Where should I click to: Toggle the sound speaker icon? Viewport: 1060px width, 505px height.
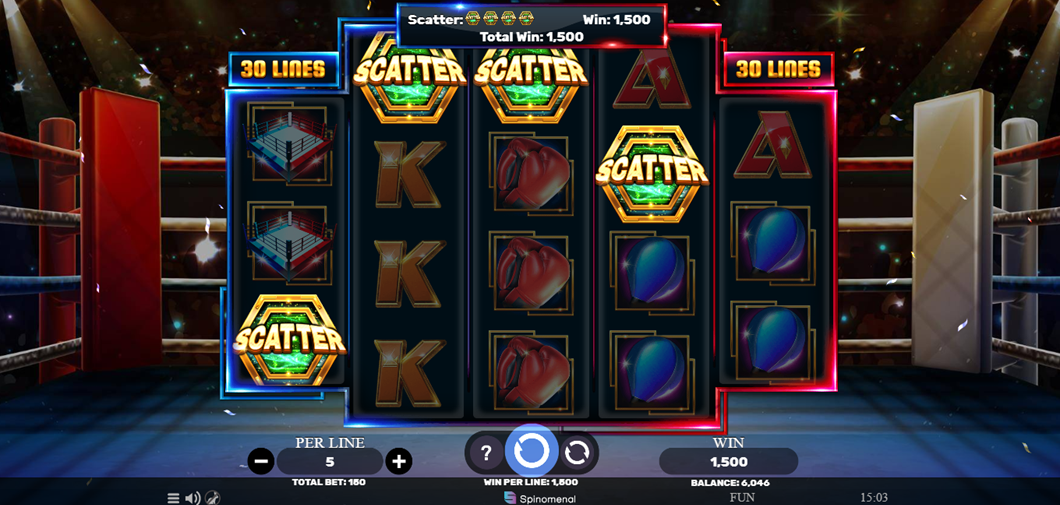point(192,497)
